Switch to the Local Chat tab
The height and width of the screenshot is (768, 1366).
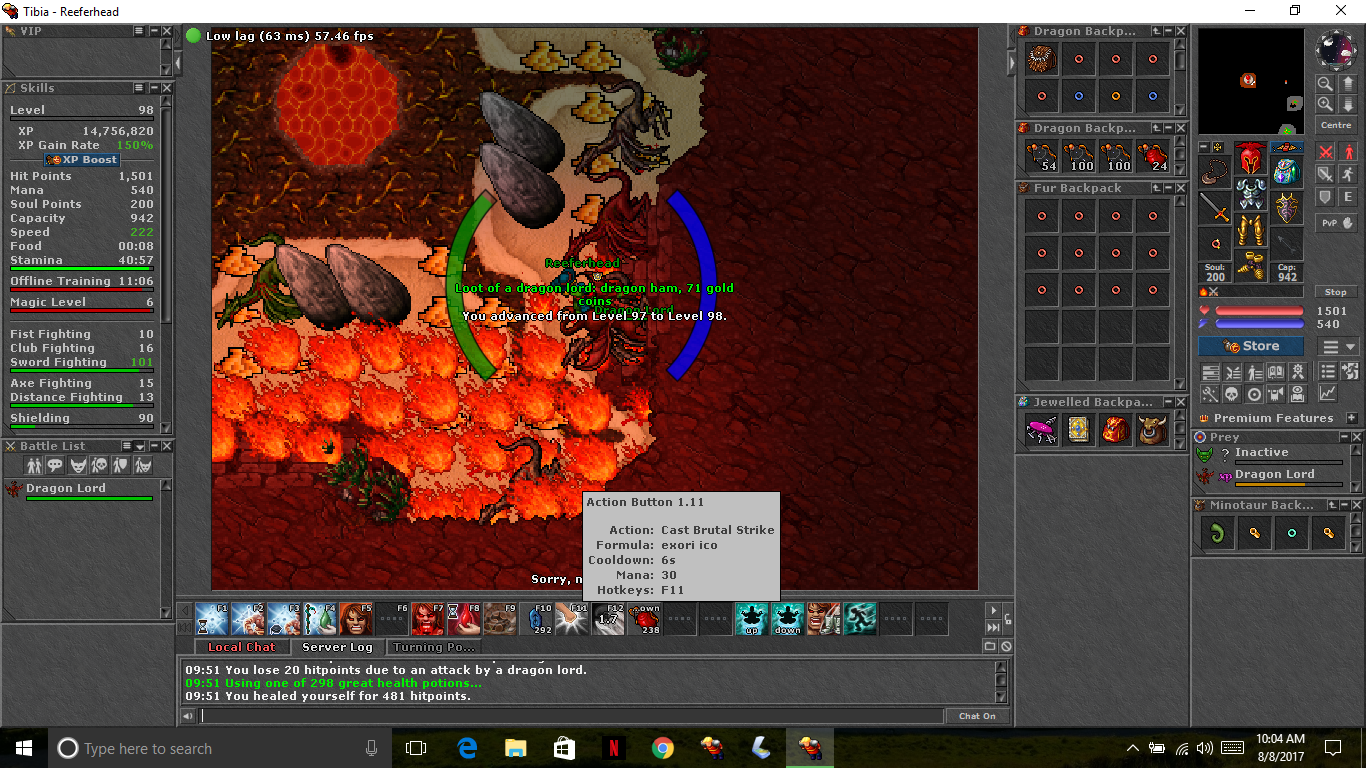[x=241, y=647]
